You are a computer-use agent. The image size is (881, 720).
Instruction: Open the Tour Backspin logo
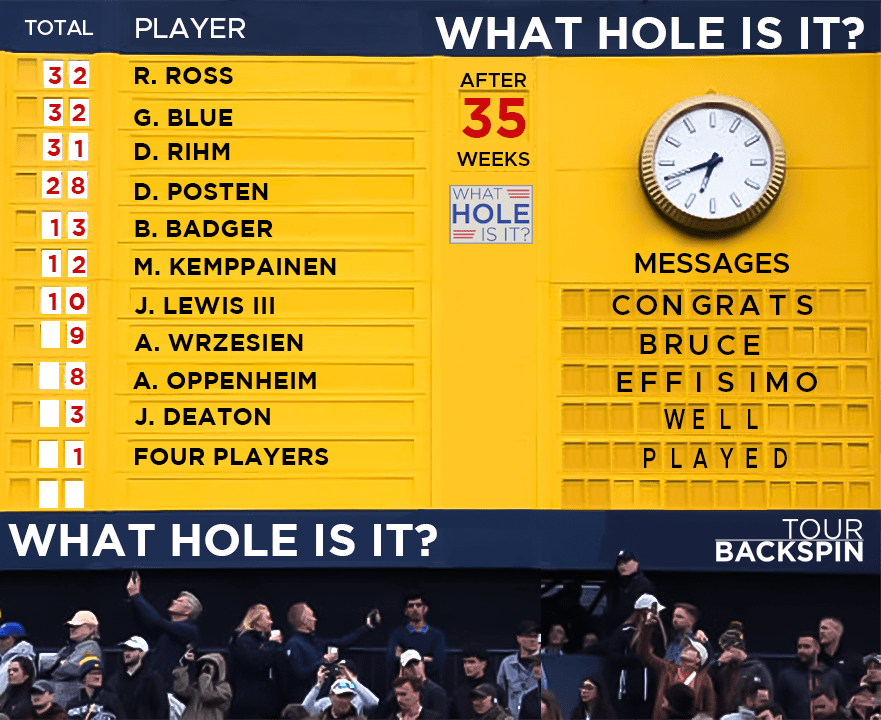click(x=790, y=540)
